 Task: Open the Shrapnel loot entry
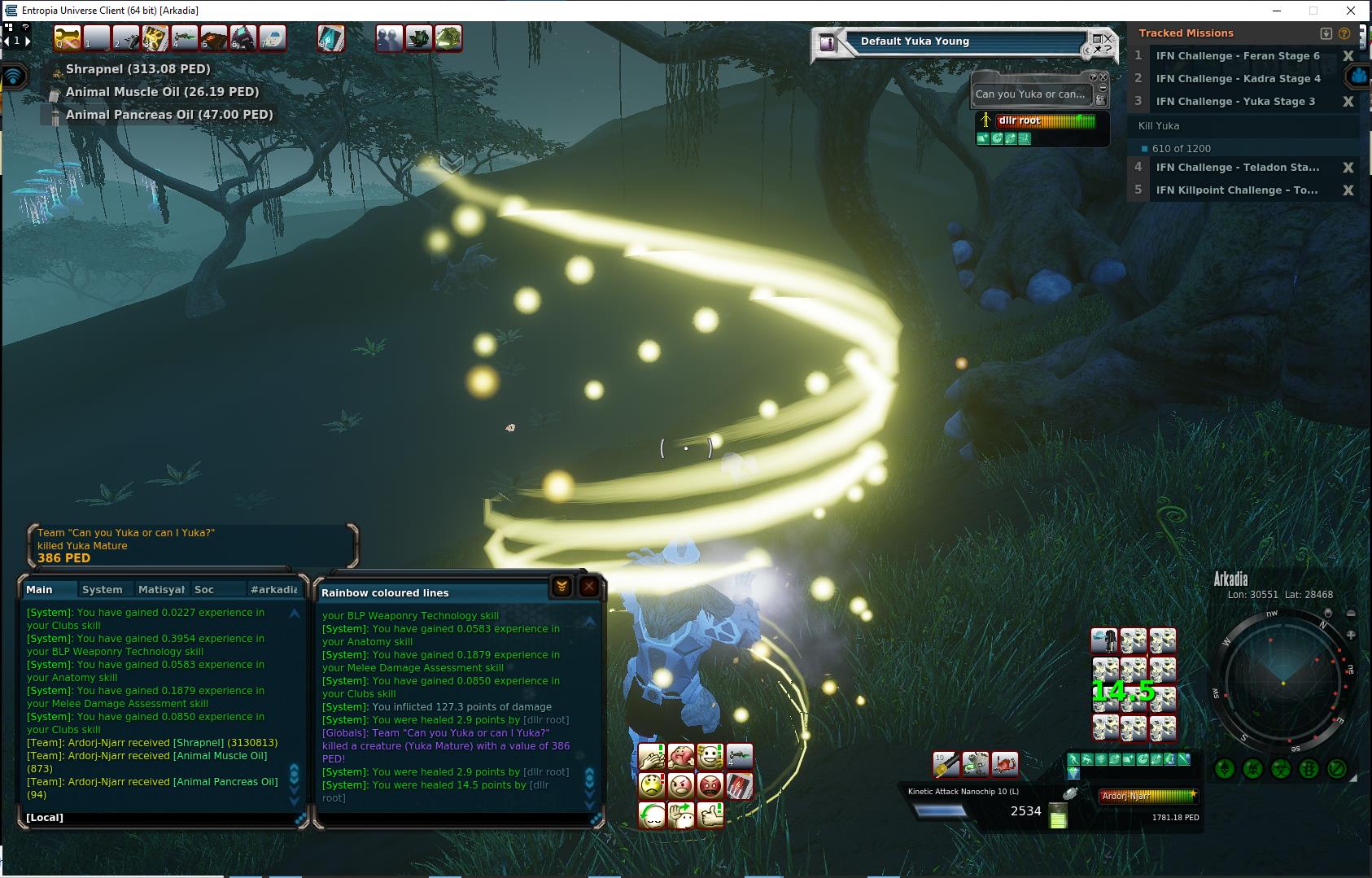click(138, 69)
